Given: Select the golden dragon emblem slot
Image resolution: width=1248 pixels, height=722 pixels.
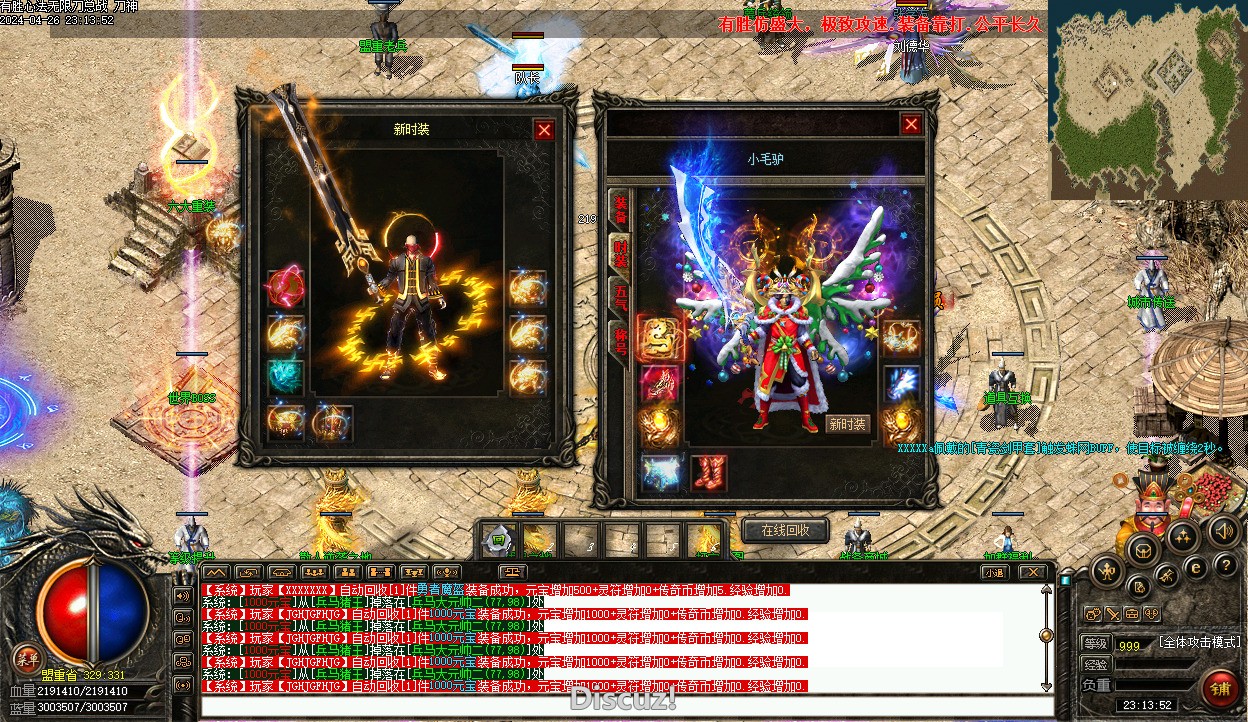Looking at the screenshot, I should tap(660, 337).
